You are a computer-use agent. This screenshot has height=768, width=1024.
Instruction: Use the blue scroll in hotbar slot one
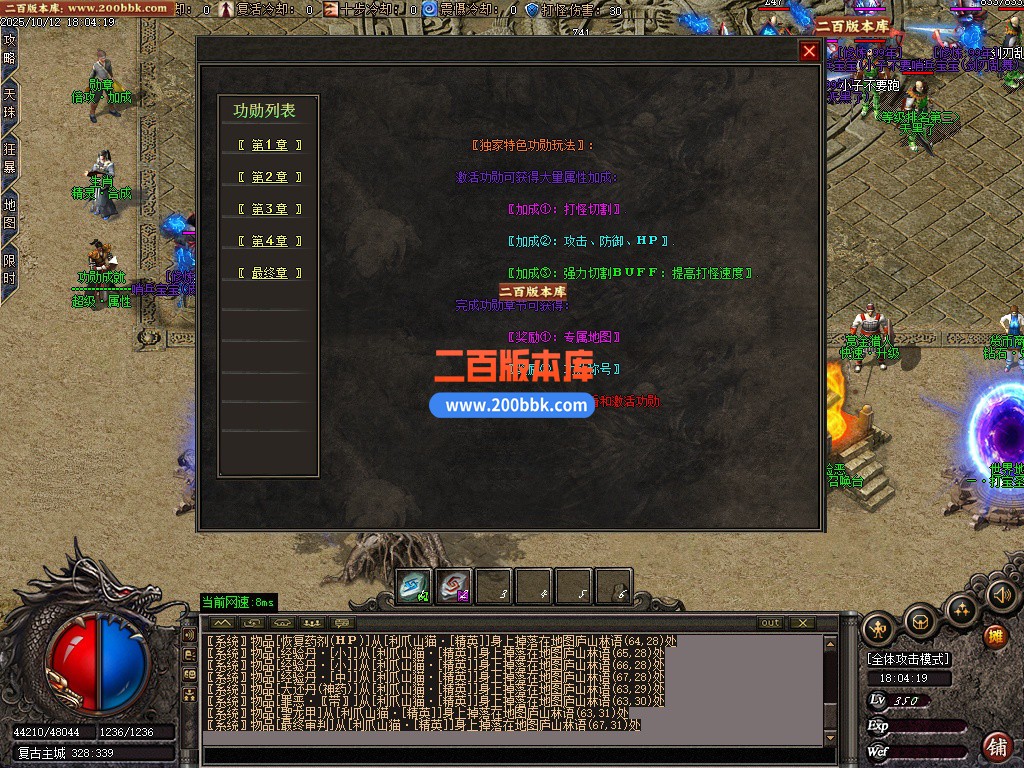(415, 587)
